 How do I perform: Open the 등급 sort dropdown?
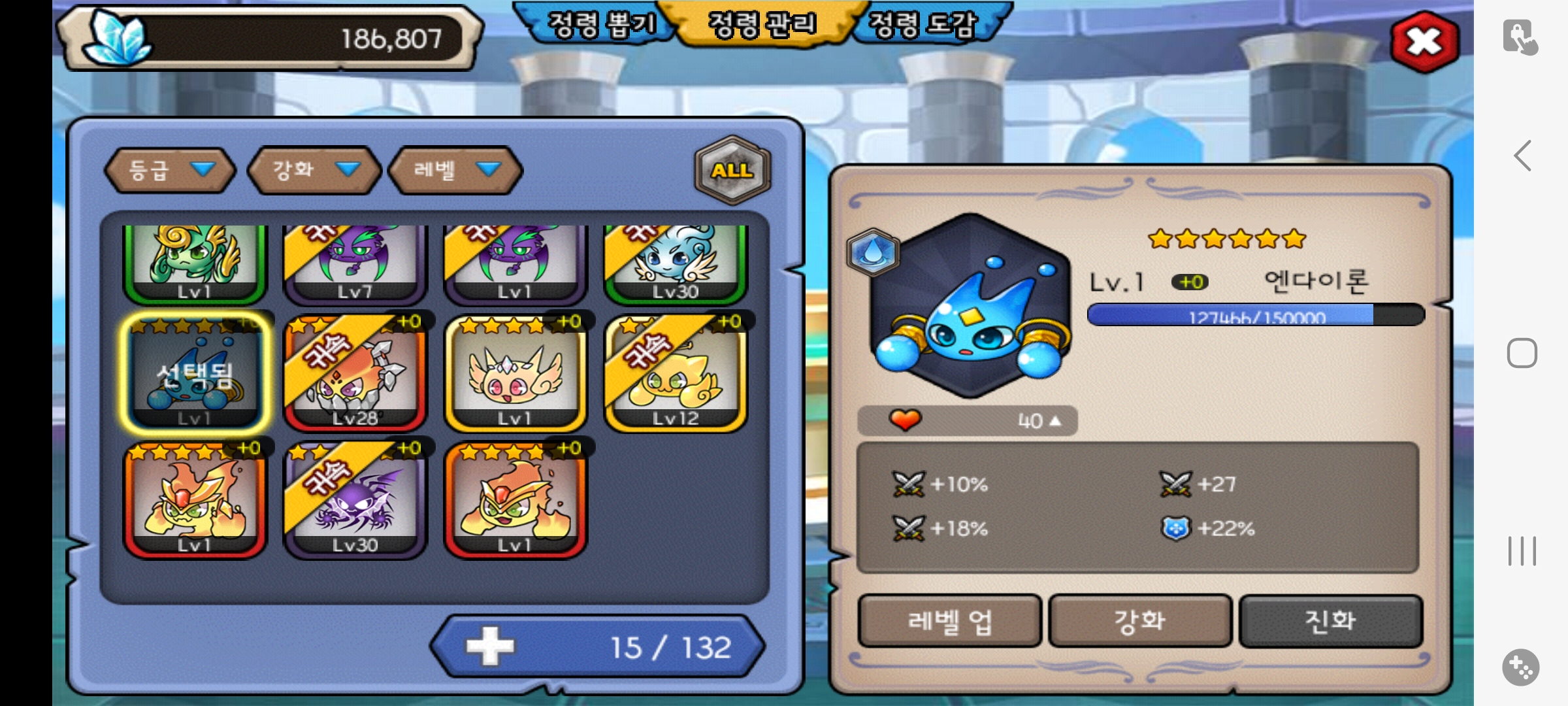[170, 170]
